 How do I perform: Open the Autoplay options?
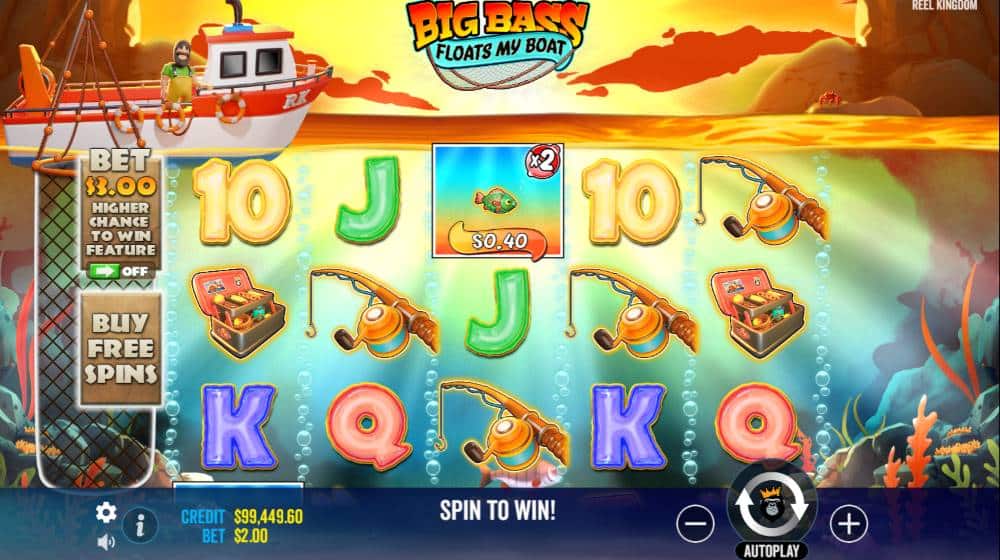(772, 550)
